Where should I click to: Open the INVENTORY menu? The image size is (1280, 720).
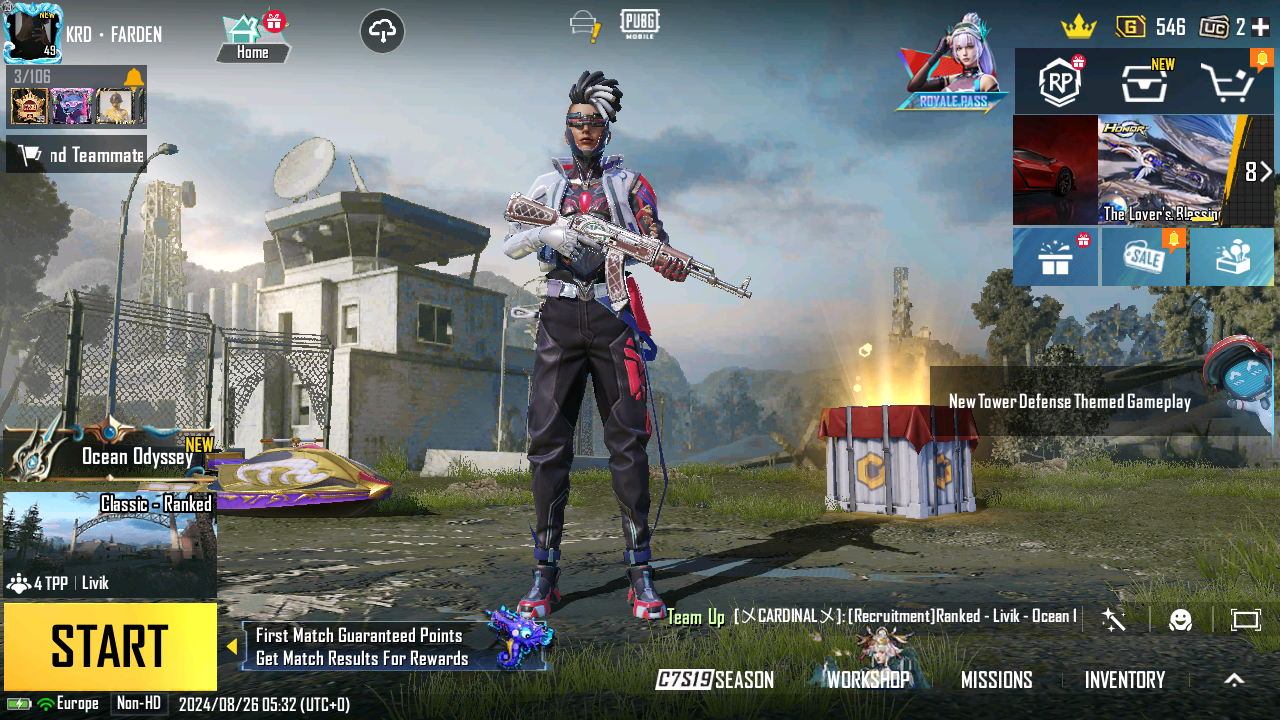pos(1125,680)
